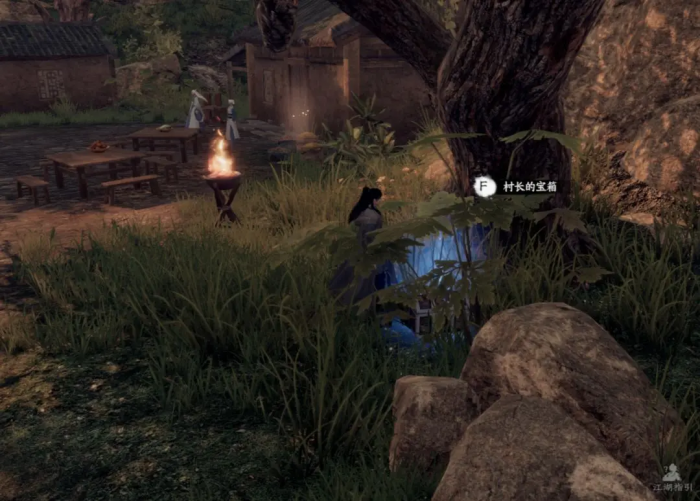Open the 江湖指引 guide icon
The height and width of the screenshot is (501, 700).
(x=673, y=474)
